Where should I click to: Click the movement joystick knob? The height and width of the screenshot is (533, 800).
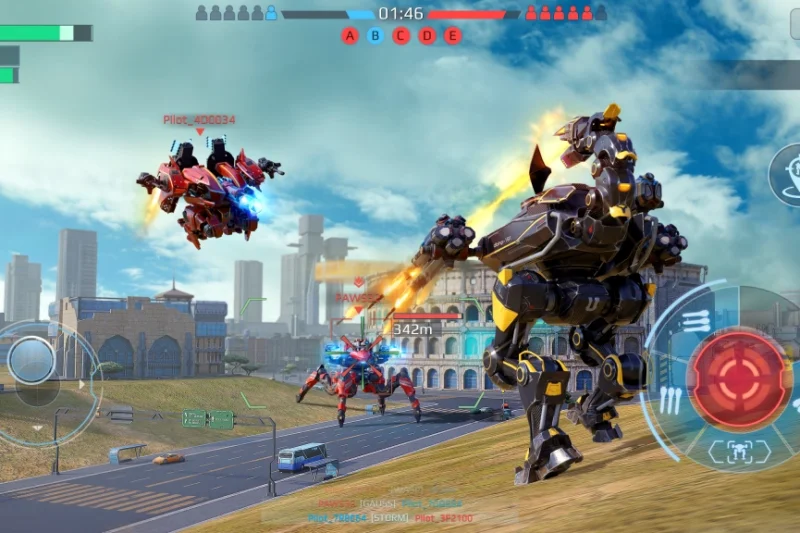click(32, 360)
